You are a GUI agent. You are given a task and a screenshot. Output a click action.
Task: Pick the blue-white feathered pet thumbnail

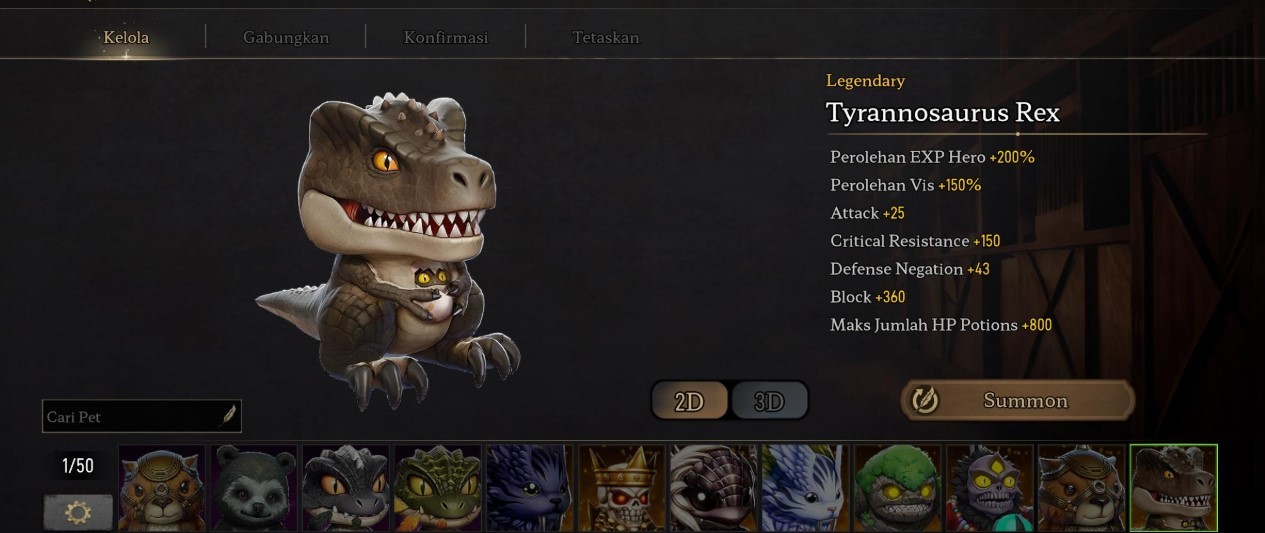(805, 489)
